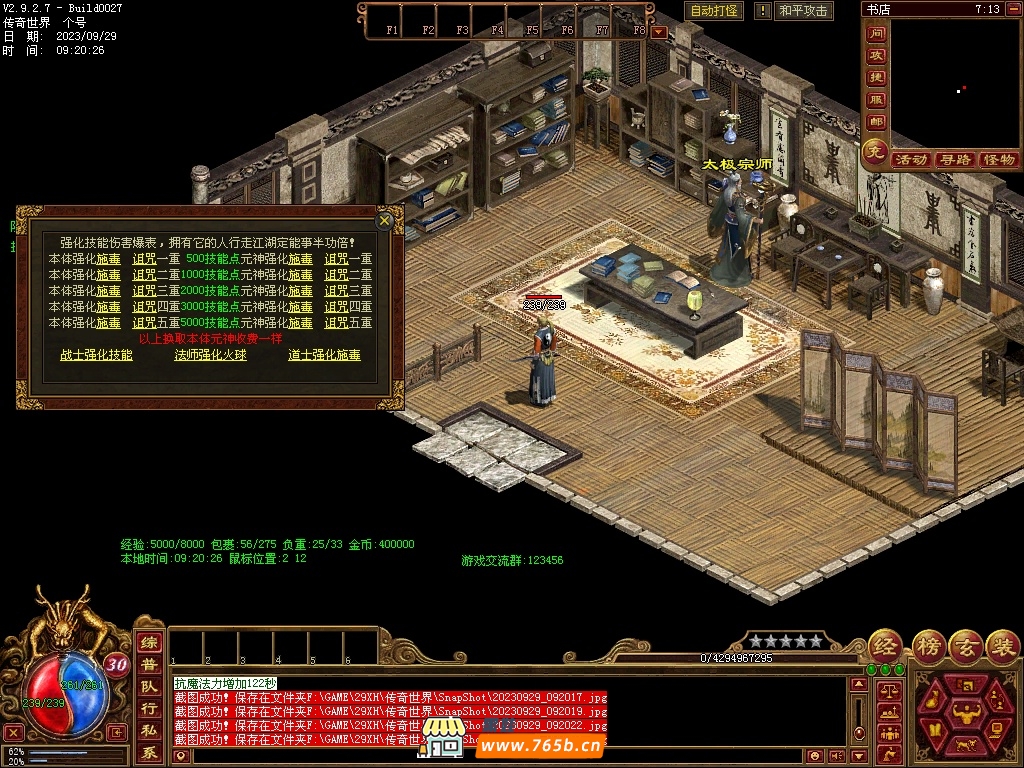The width and height of the screenshot is (1024, 768).
Task: Choose 战士强化技能 link in dialog
Action: point(96,355)
